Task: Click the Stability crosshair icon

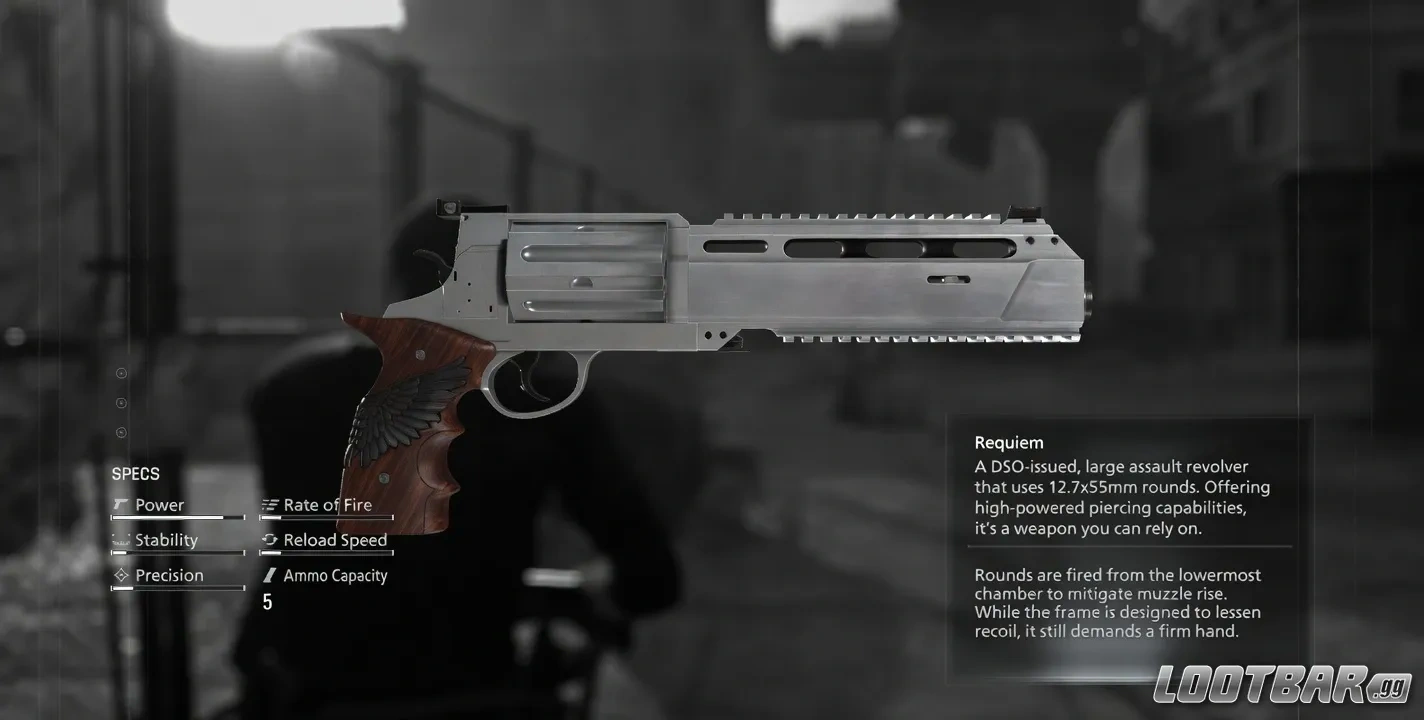Action: coord(122,539)
